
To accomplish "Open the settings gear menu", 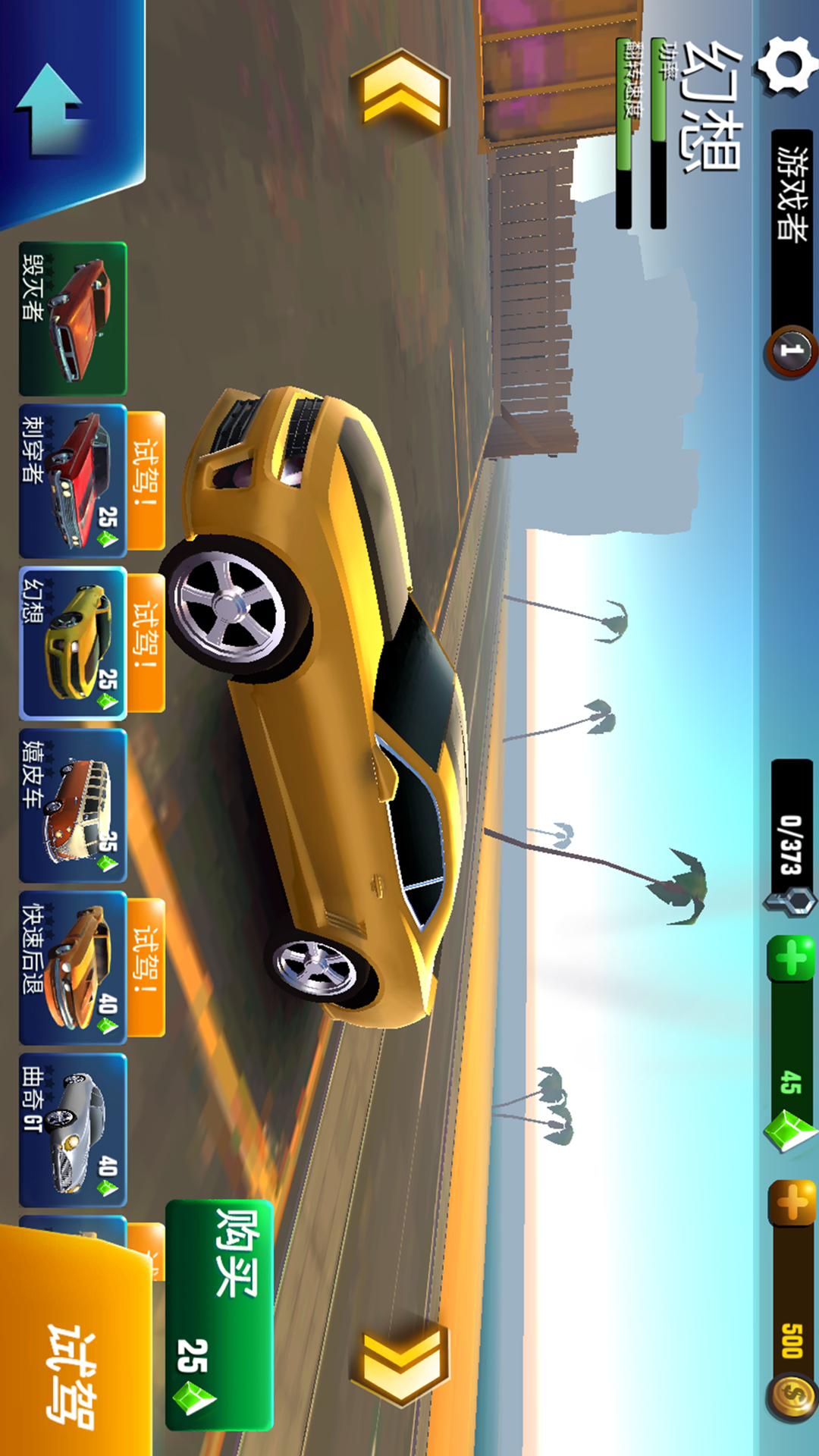I will pos(785,66).
